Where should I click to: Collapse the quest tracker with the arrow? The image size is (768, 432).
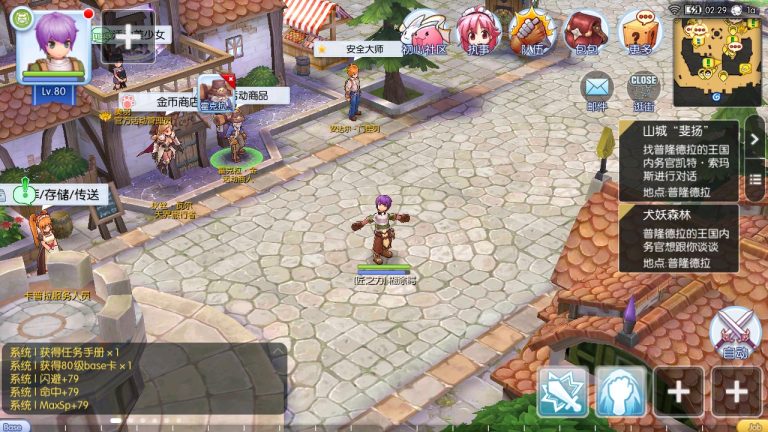tap(755, 139)
